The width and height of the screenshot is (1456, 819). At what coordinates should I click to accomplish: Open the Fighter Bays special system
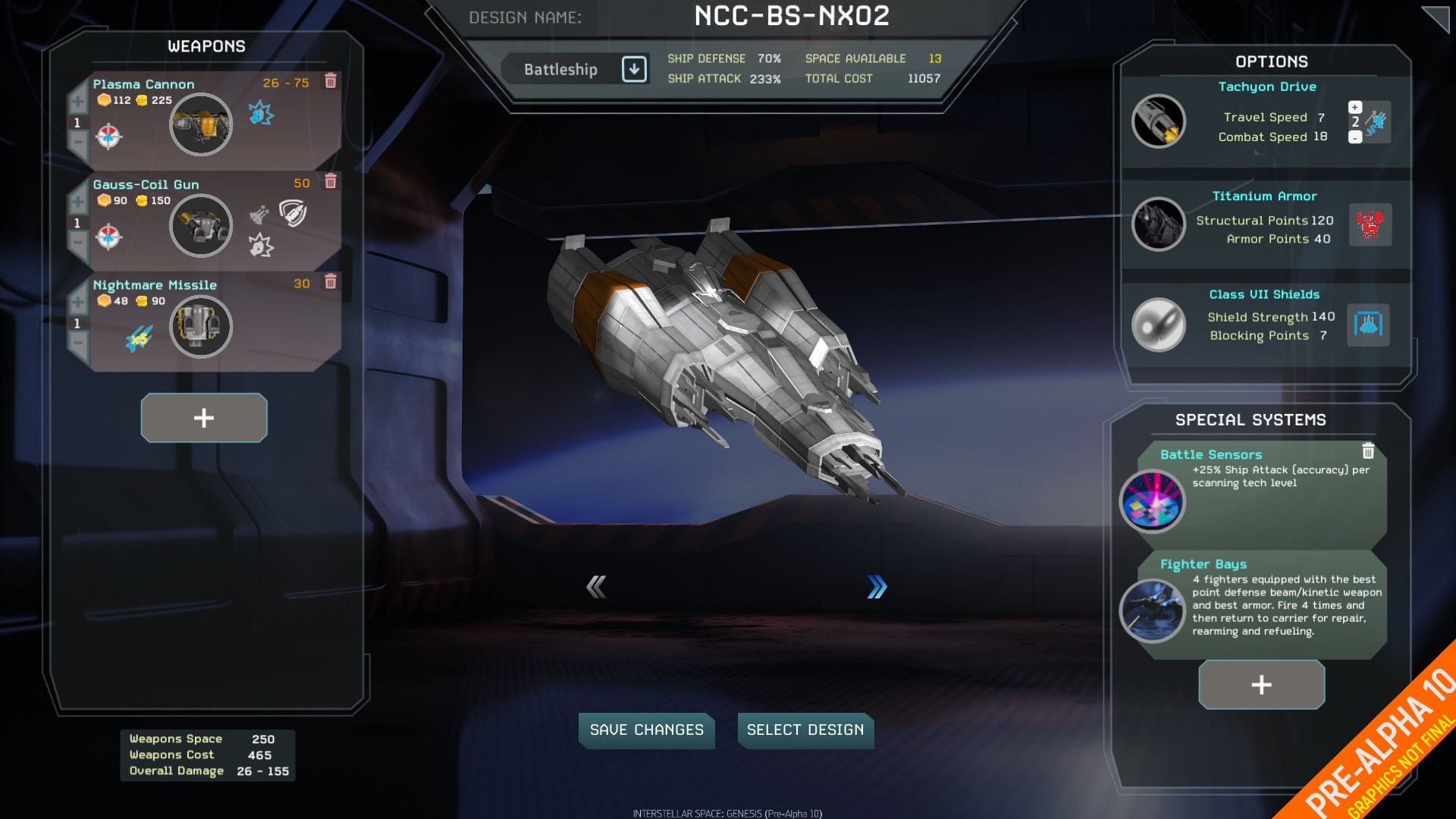pos(1152,610)
